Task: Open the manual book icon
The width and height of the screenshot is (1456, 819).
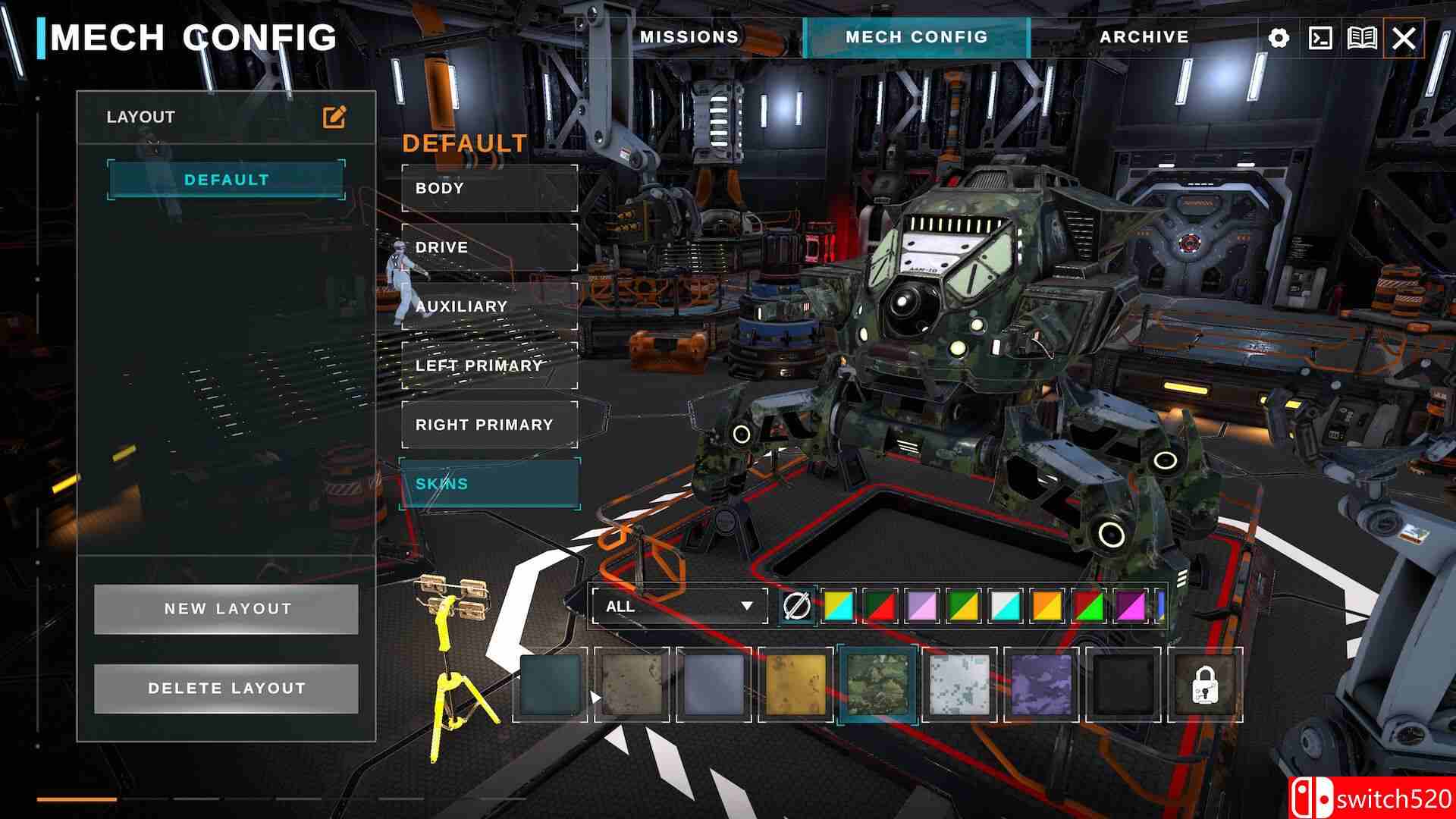Action: pos(1362,38)
